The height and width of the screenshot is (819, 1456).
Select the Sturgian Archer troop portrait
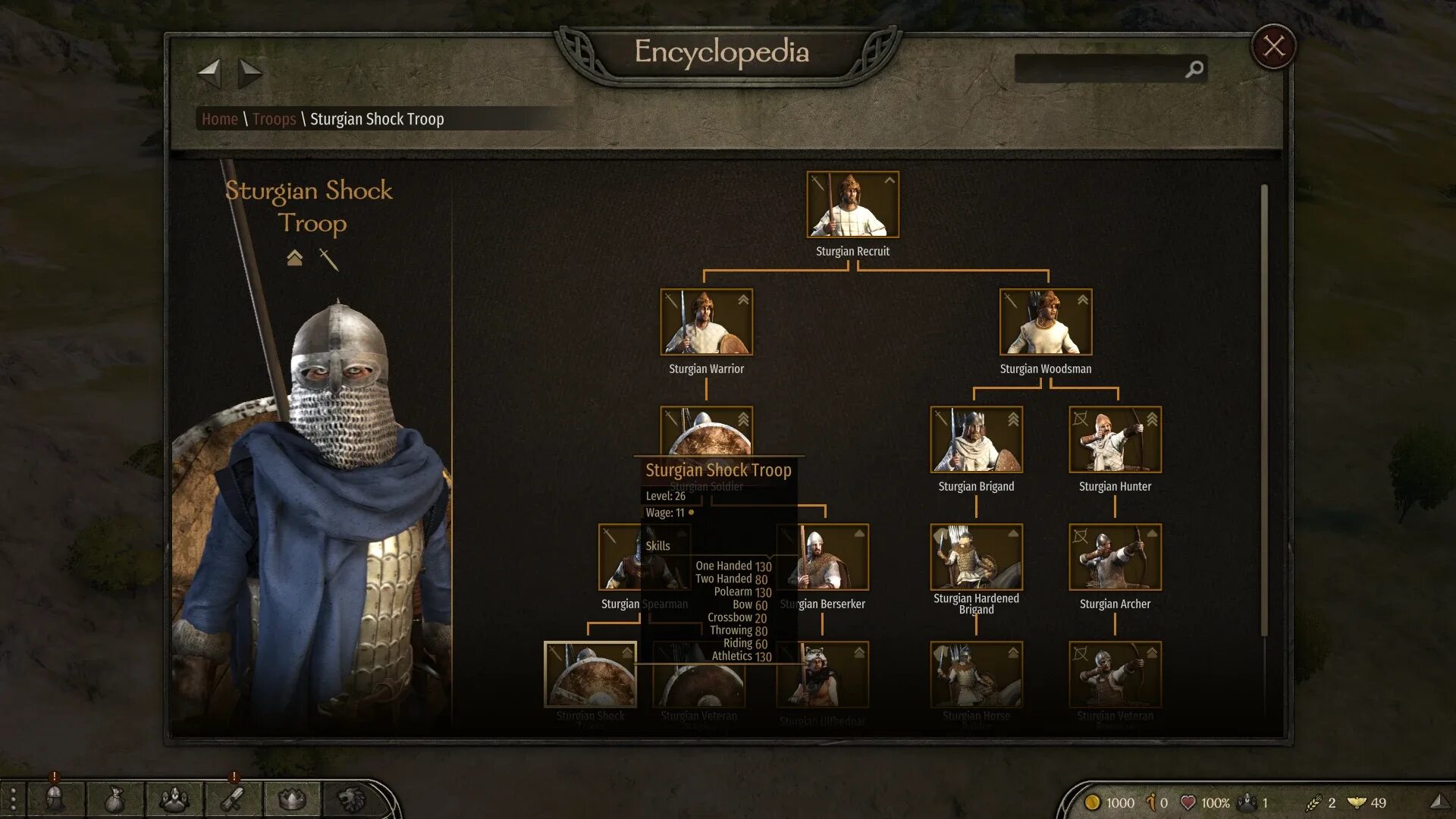coord(1115,557)
